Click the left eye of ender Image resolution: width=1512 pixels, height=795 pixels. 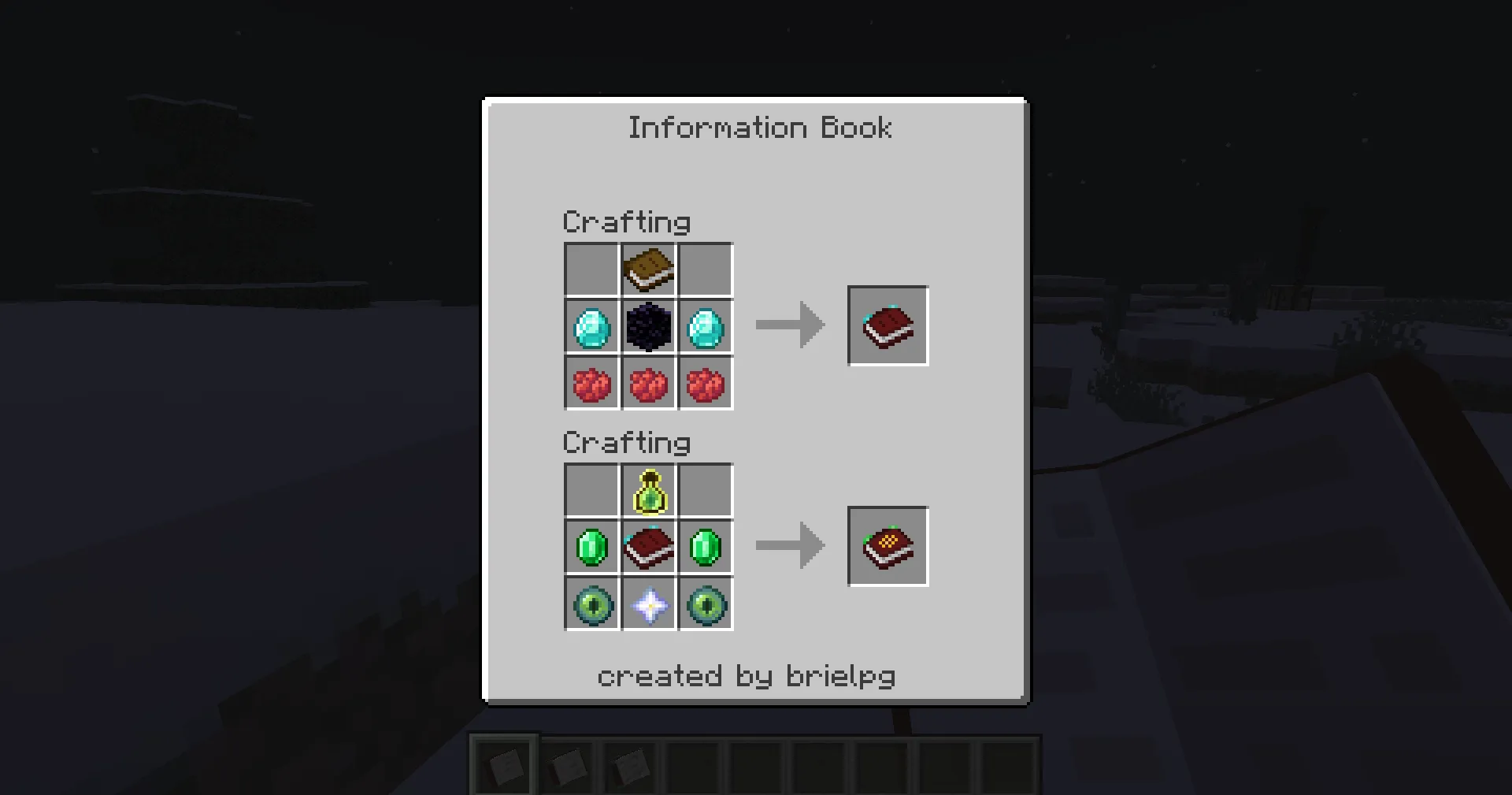[591, 604]
